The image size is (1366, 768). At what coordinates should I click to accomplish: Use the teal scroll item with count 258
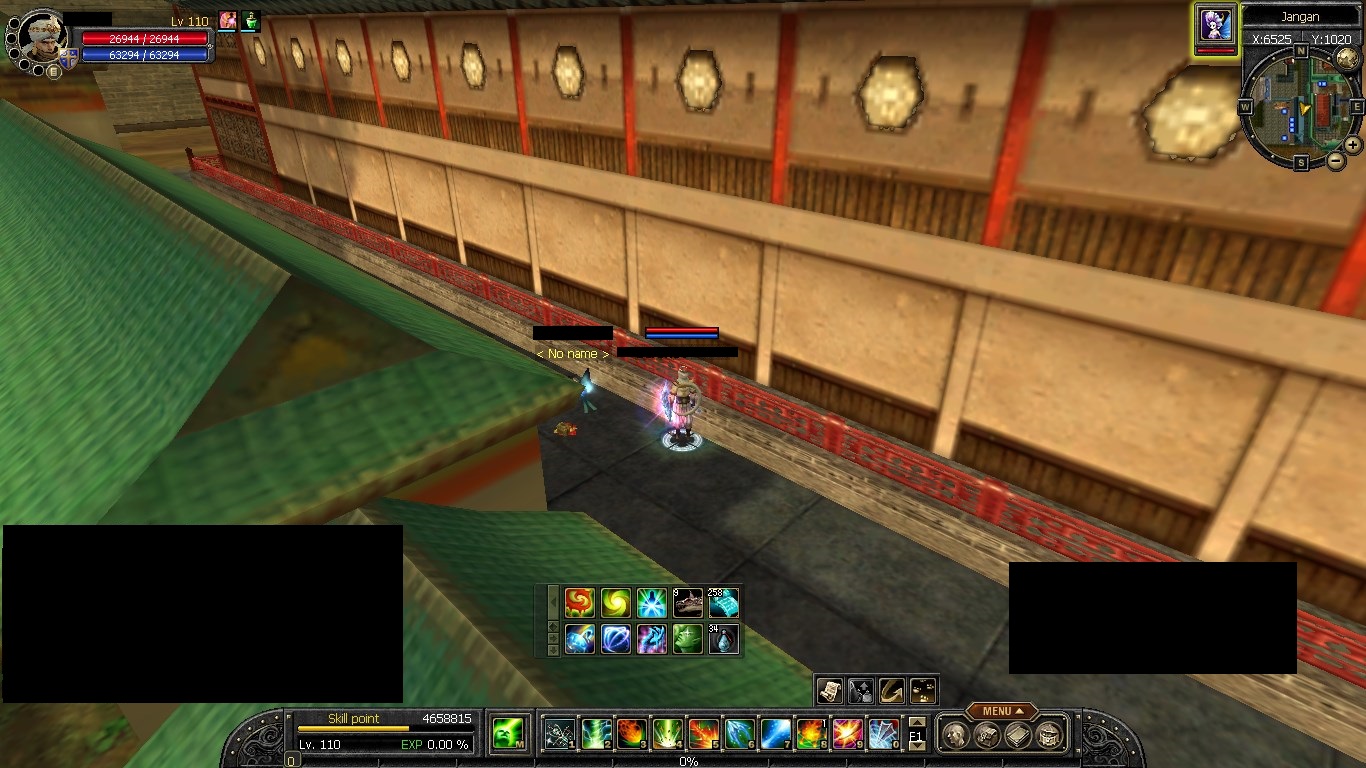pos(723,602)
